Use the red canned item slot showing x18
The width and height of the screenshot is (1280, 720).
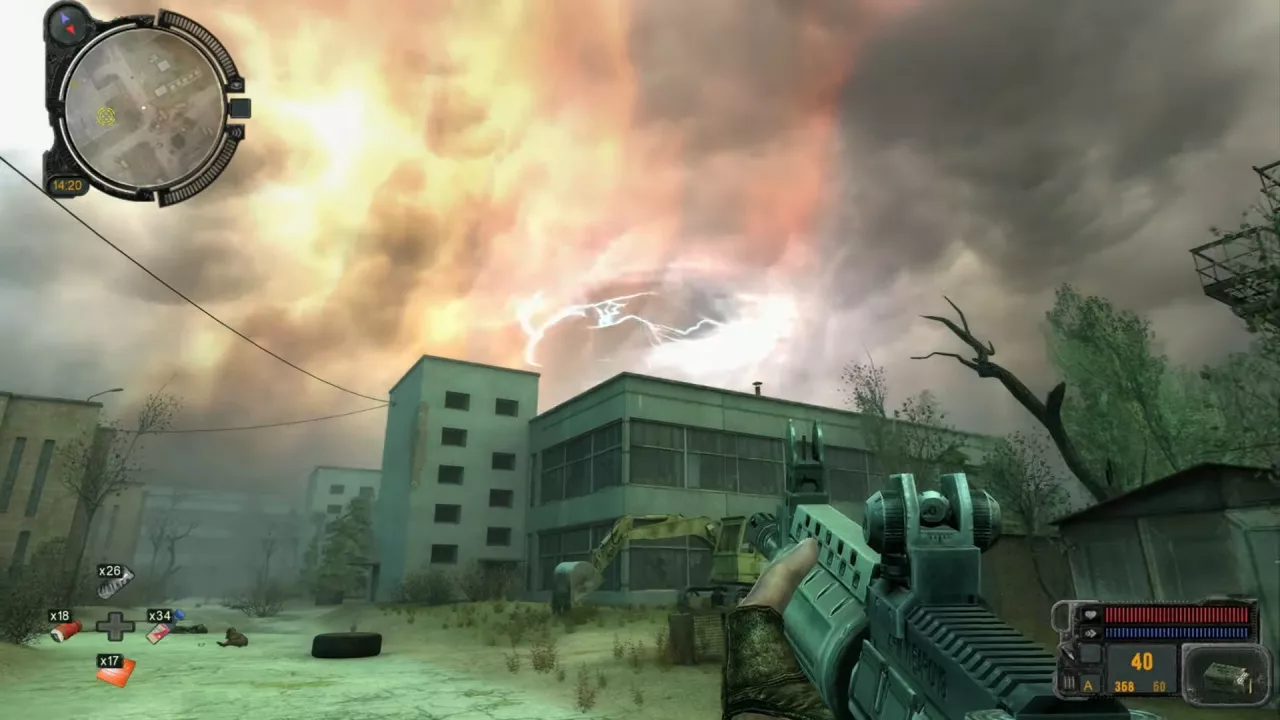(x=64, y=628)
